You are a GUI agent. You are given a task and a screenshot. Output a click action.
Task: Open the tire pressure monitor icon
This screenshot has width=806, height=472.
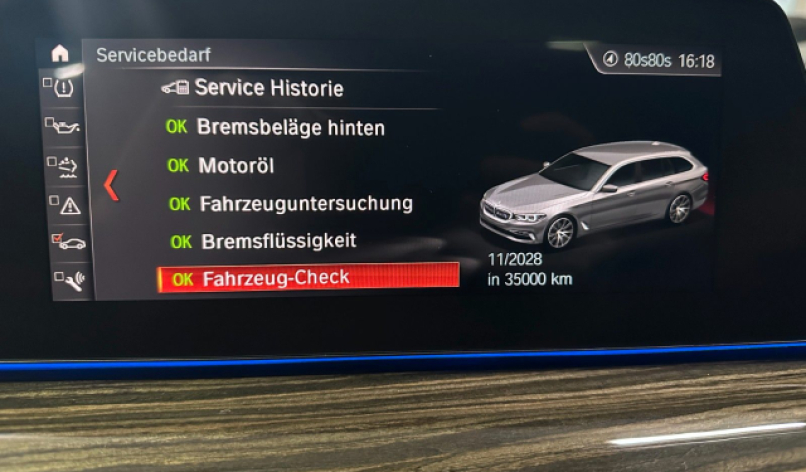(63, 89)
